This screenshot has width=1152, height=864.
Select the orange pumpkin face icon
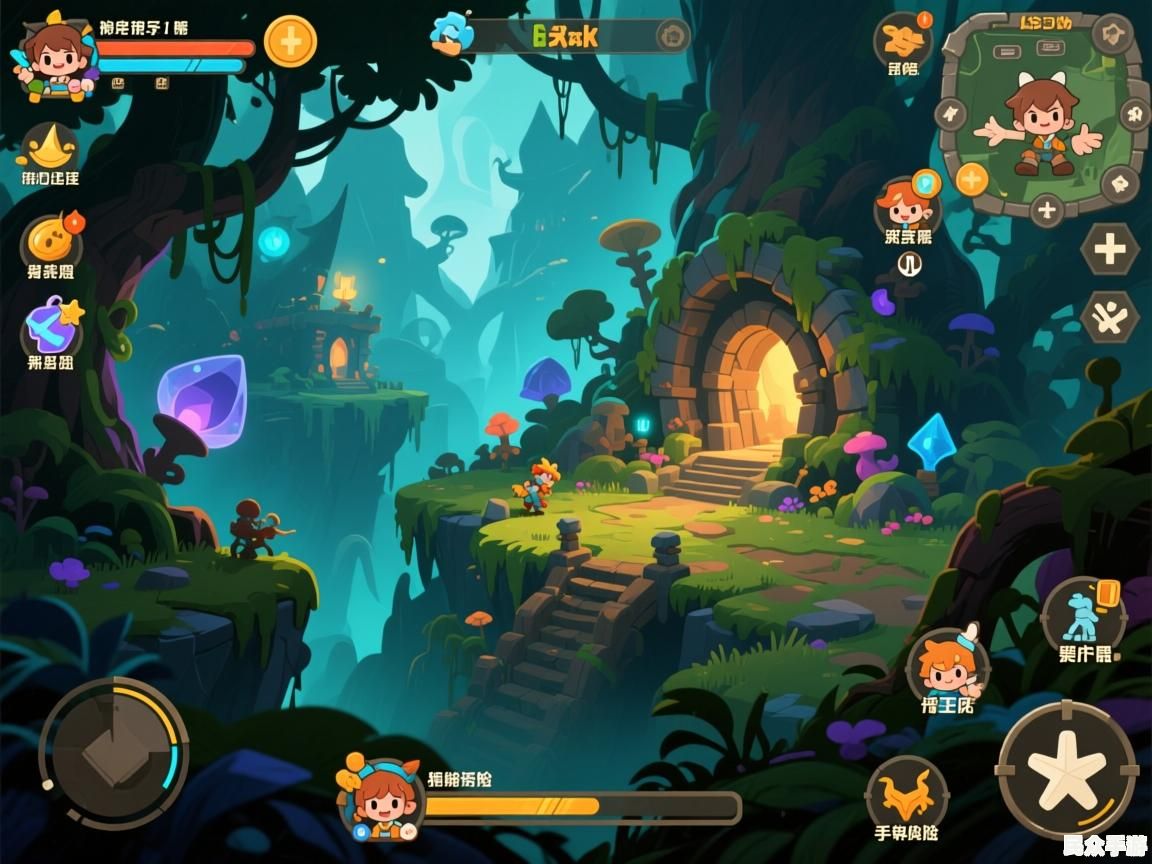coord(51,241)
